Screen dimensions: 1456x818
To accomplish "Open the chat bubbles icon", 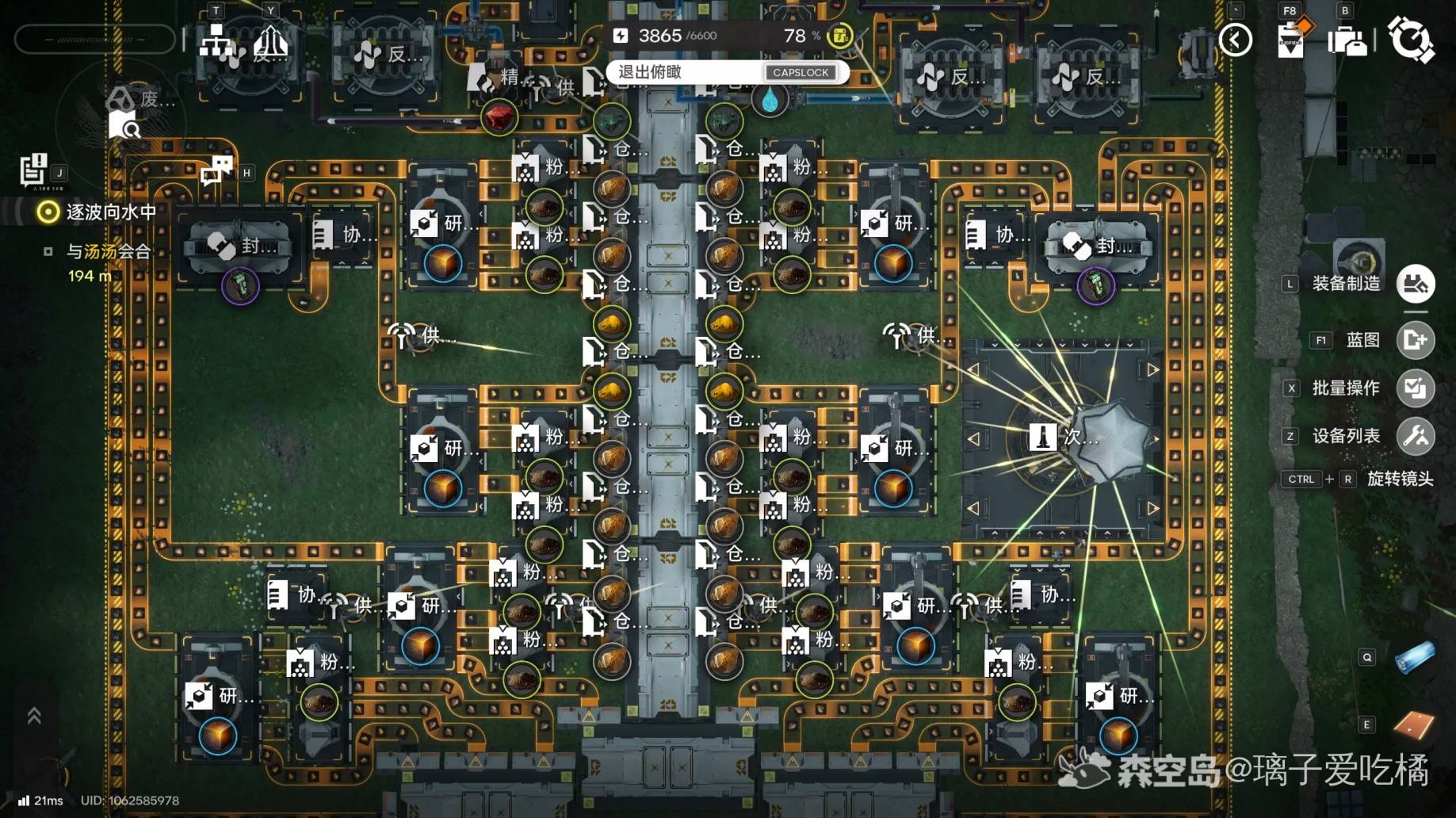I will click(217, 170).
